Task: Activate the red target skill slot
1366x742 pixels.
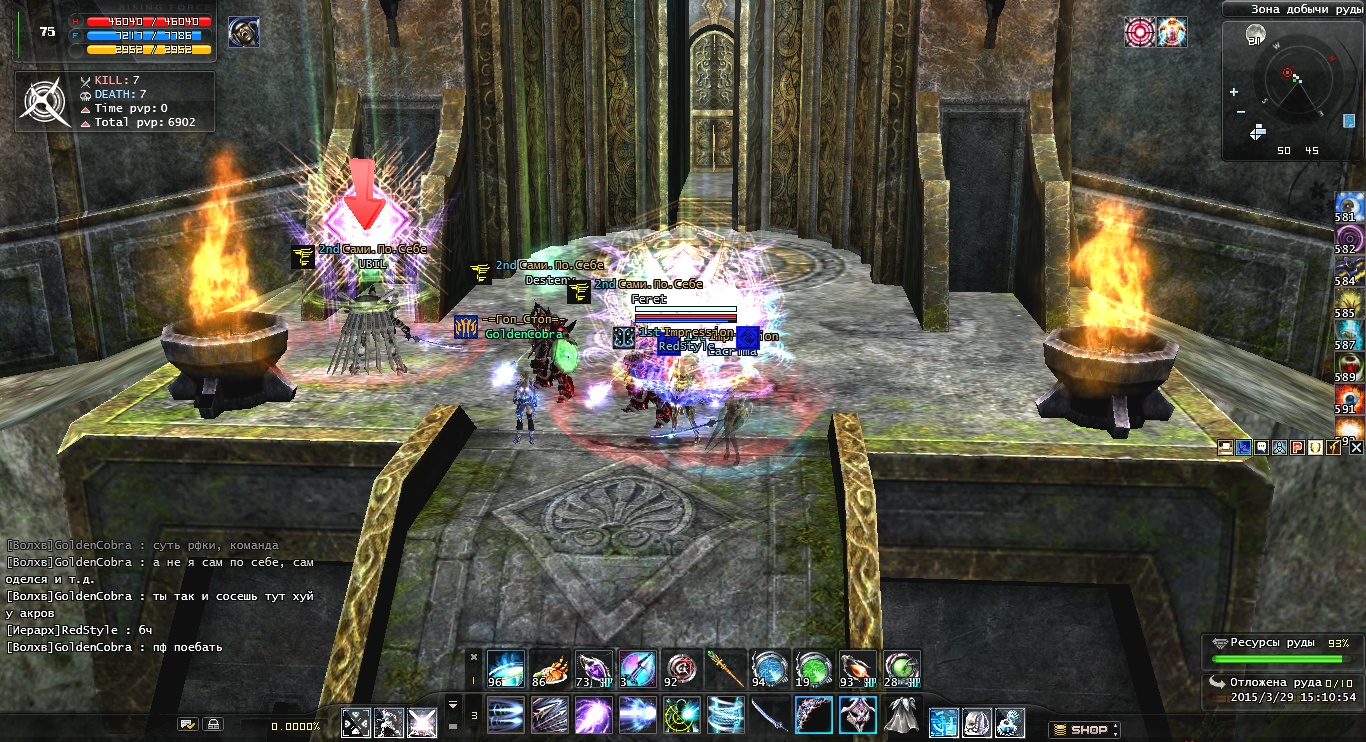Action: coord(678,668)
